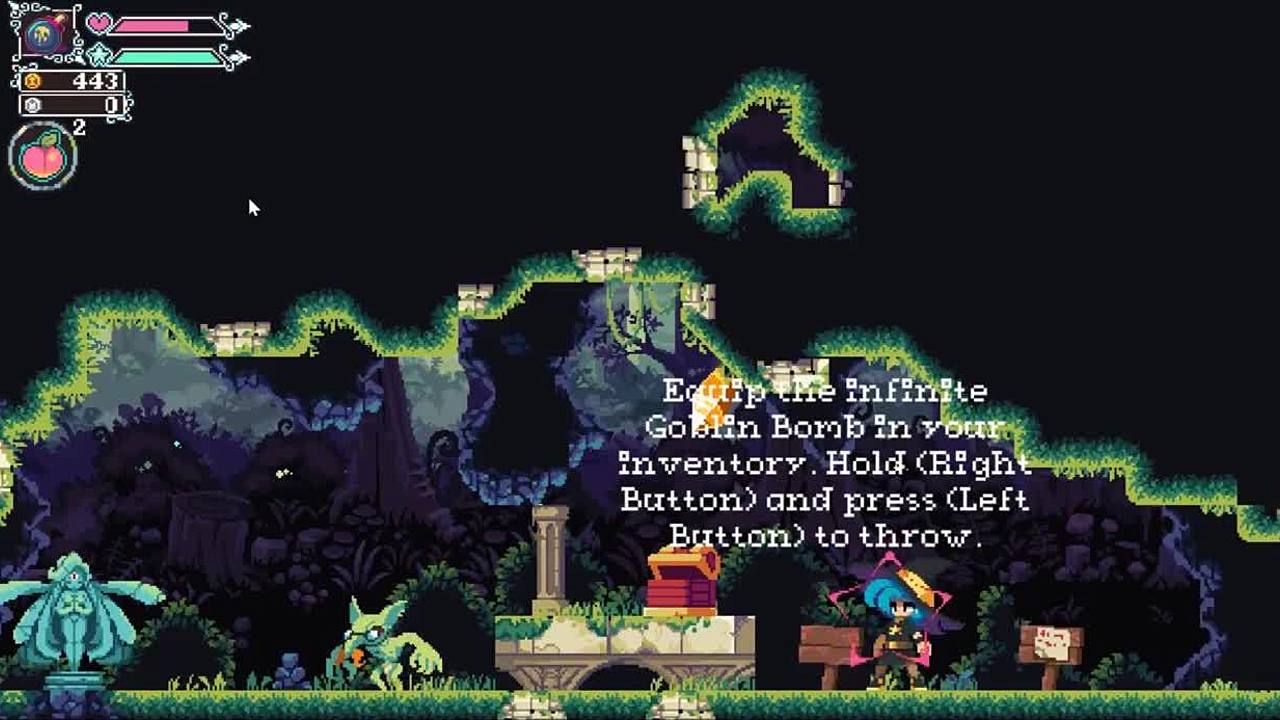1280x720 pixels.
Task: Select the equipped goblin bomb icon
Action: pyautogui.click(x=46, y=35)
